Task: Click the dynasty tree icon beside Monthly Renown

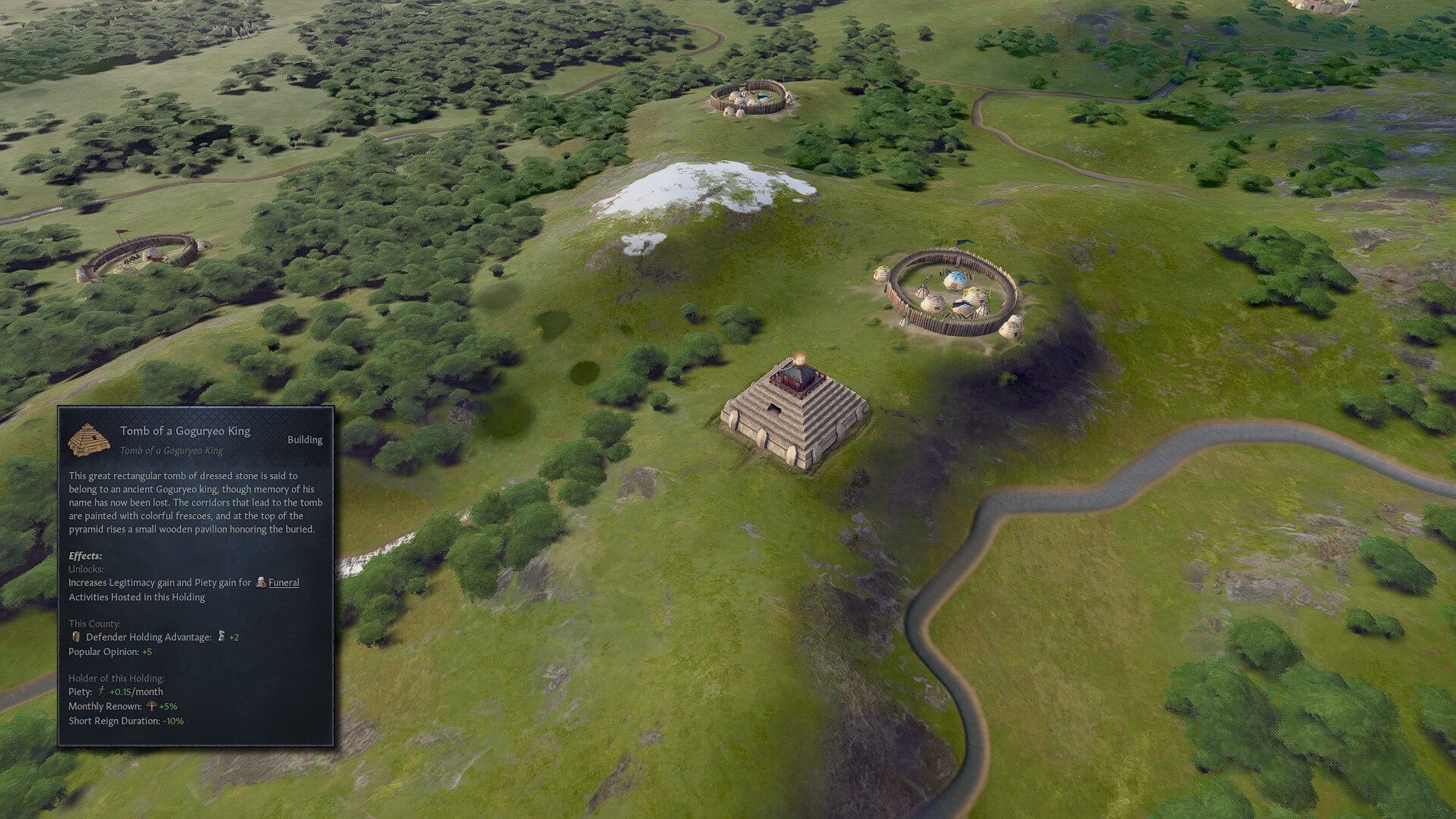Action: pos(151,706)
